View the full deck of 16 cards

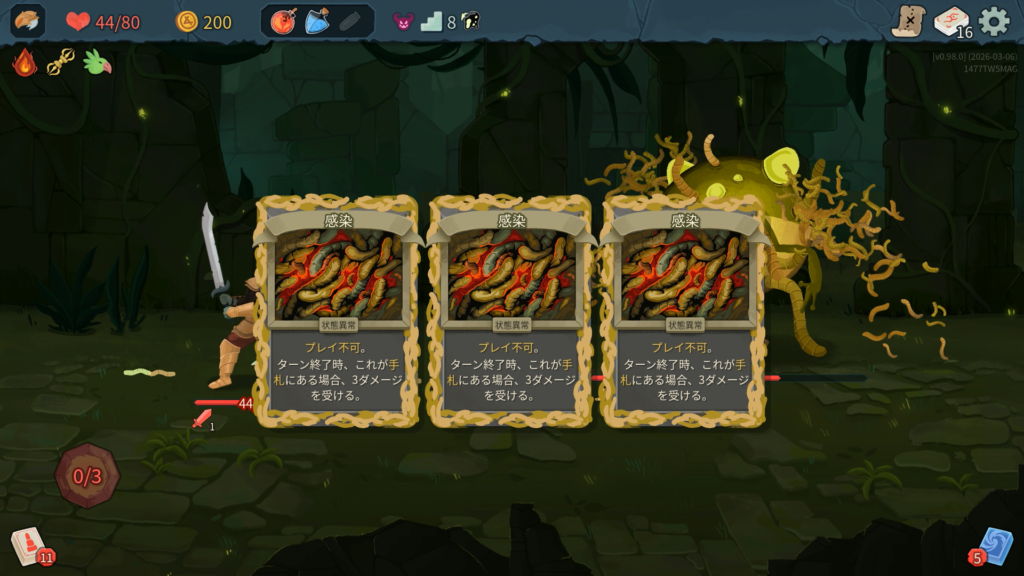[951, 21]
